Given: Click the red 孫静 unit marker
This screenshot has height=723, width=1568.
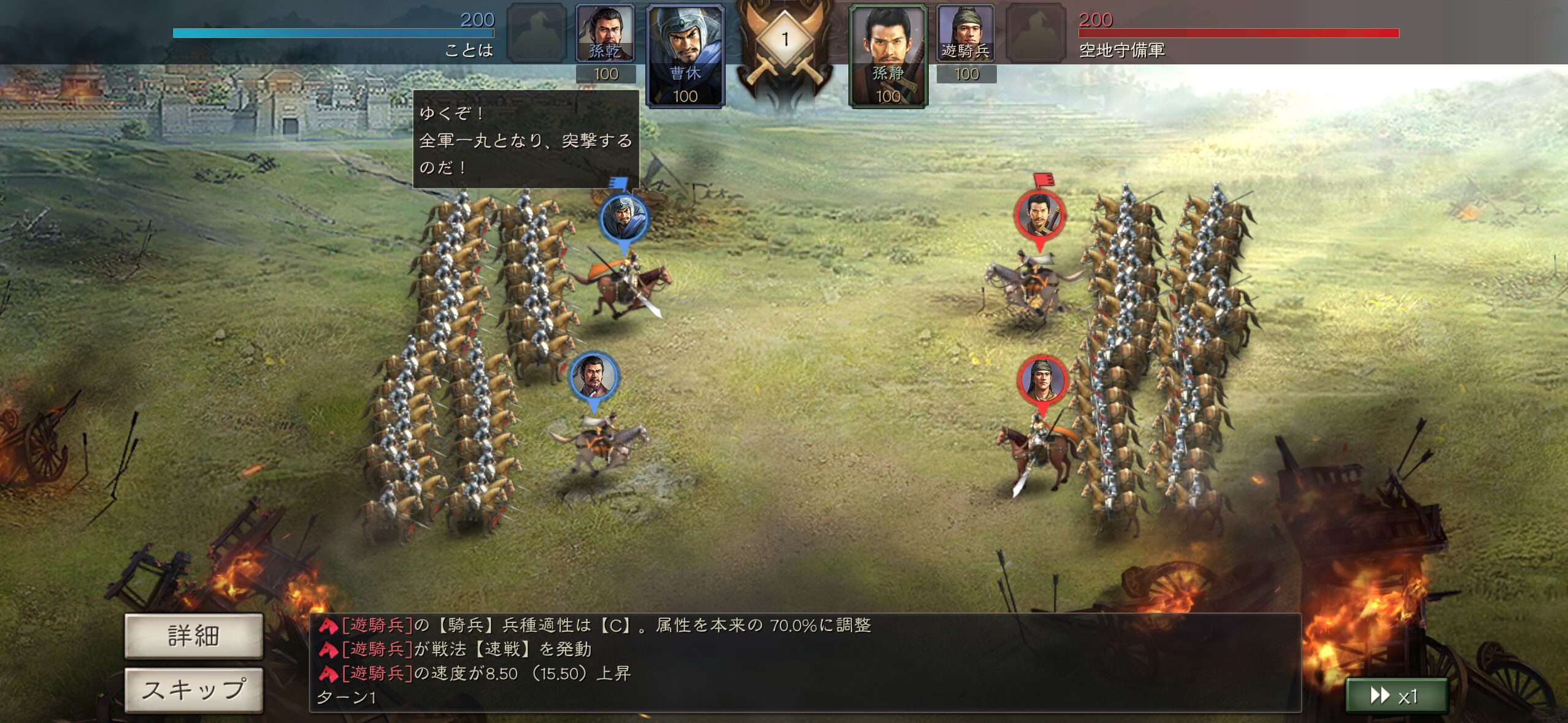Looking at the screenshot, I should tap(1040, 215).
